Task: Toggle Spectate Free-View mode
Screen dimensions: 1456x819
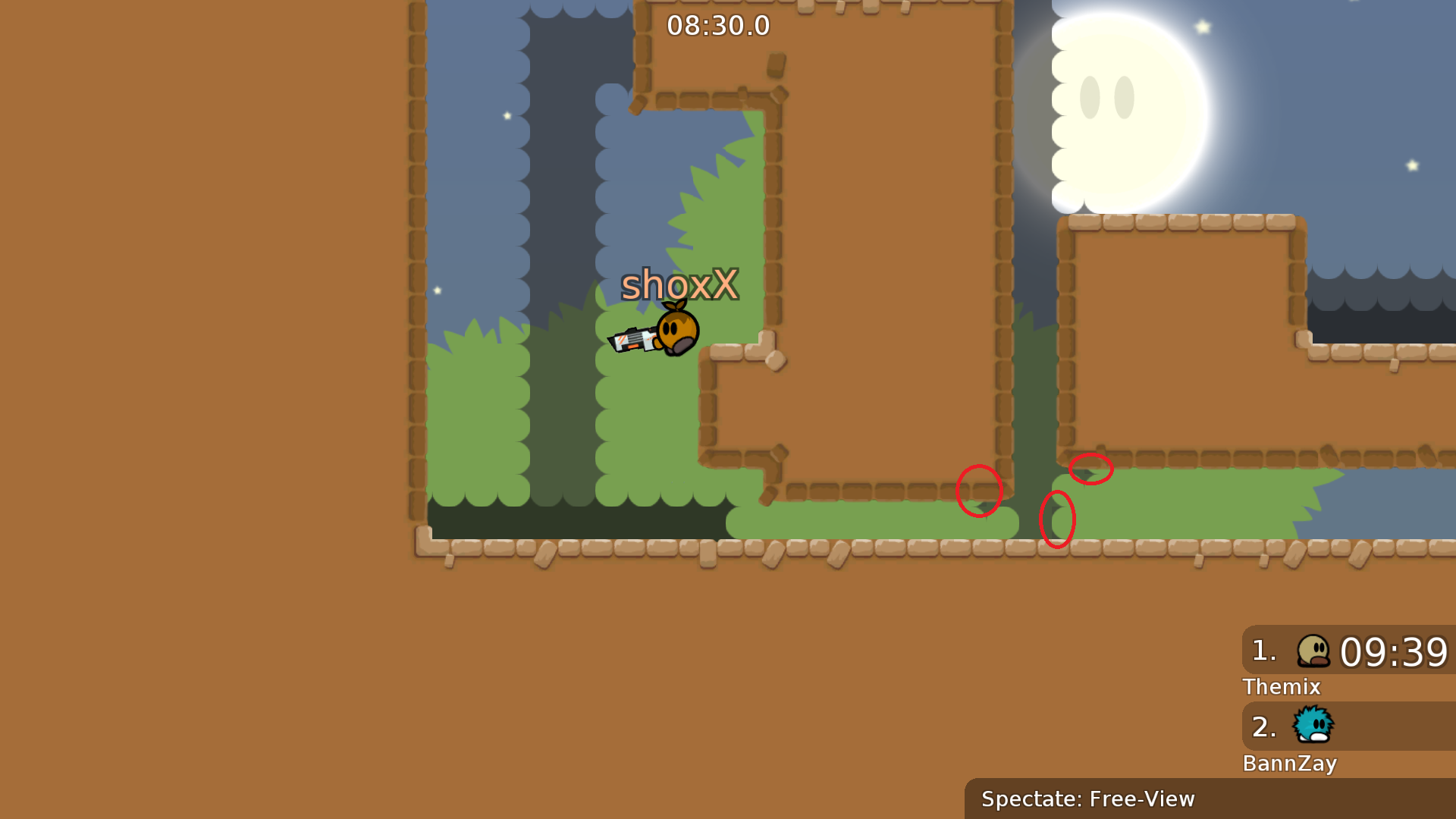Action: [1087, 799]
